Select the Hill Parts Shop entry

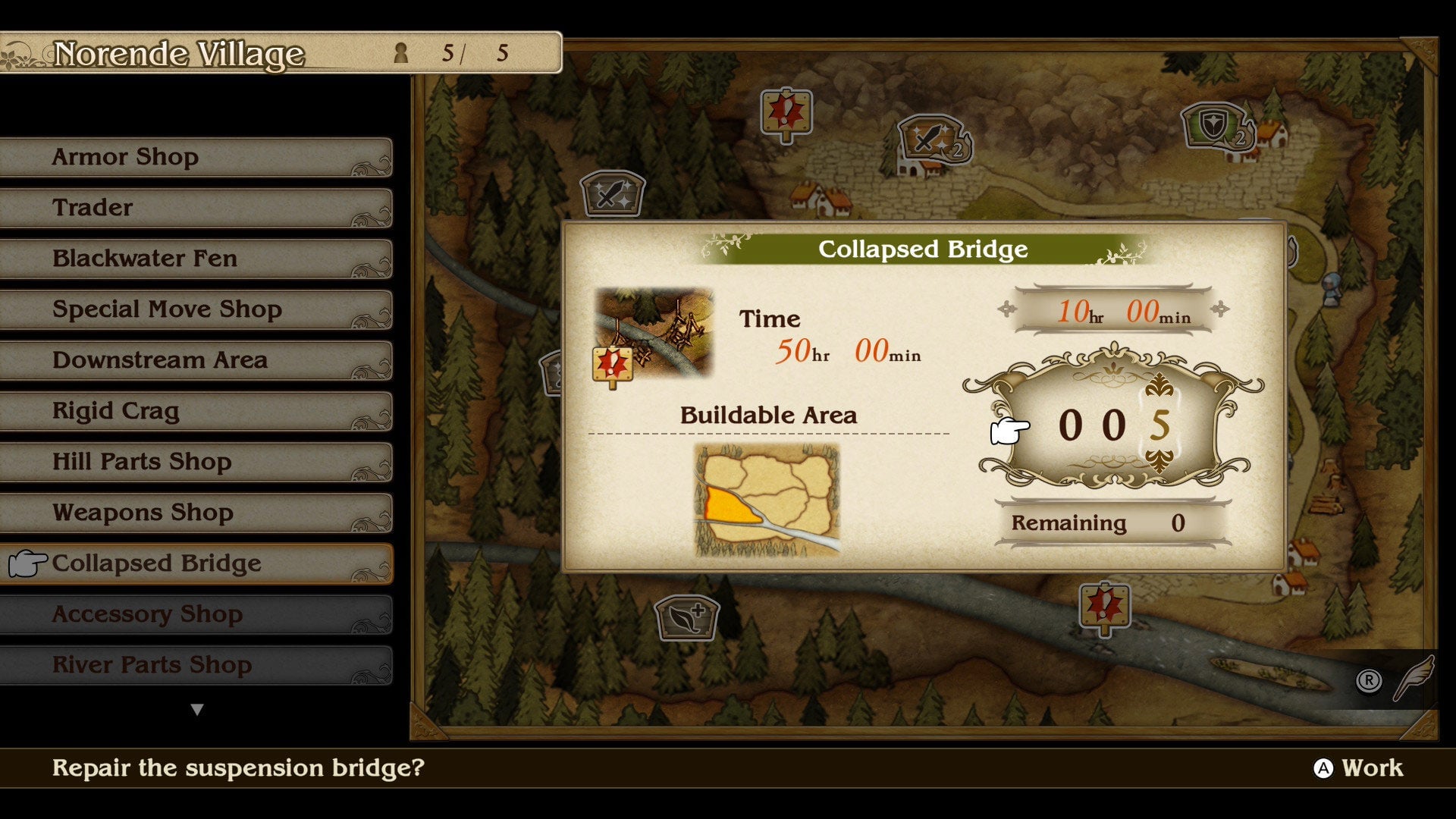196,462
